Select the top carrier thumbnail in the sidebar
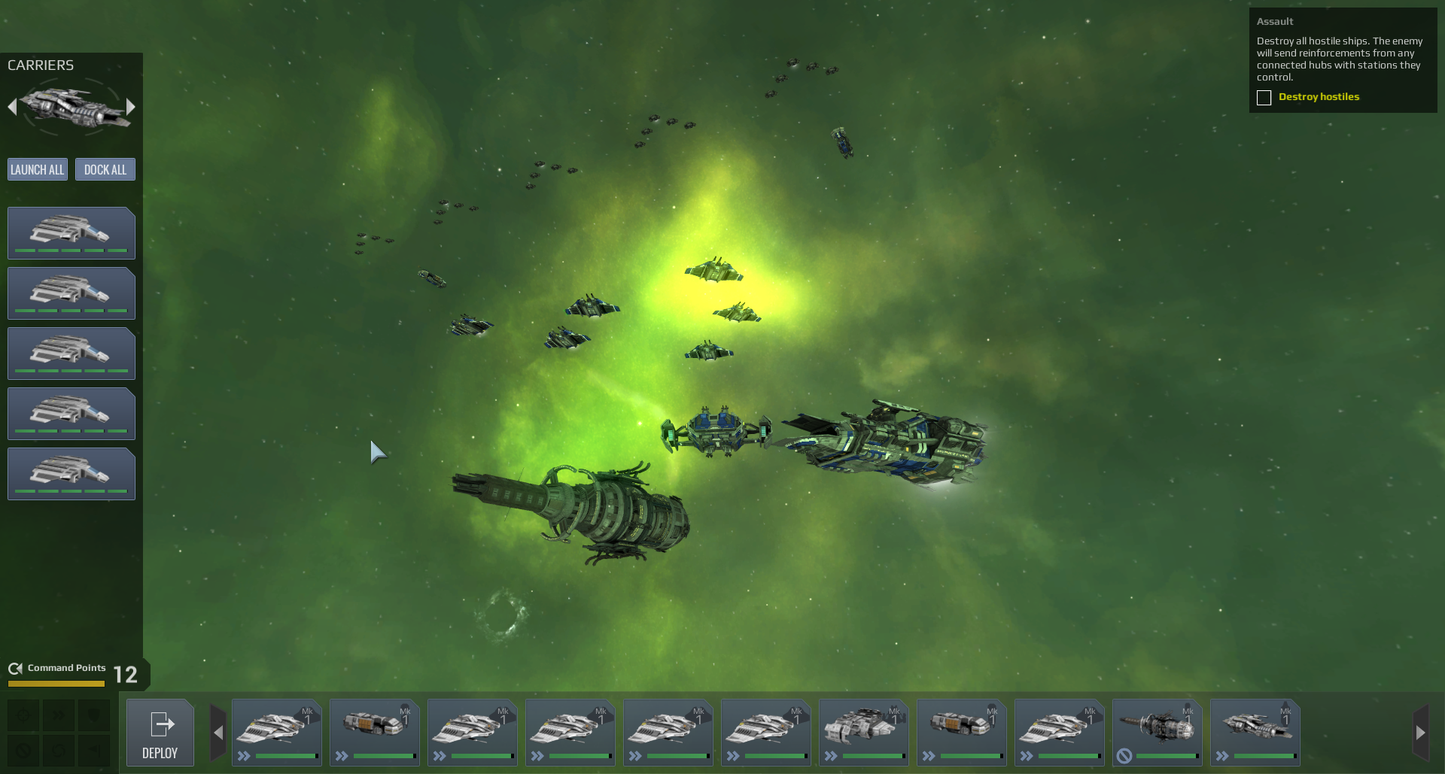Screen dimensions: 1445x774 [71, 232]
